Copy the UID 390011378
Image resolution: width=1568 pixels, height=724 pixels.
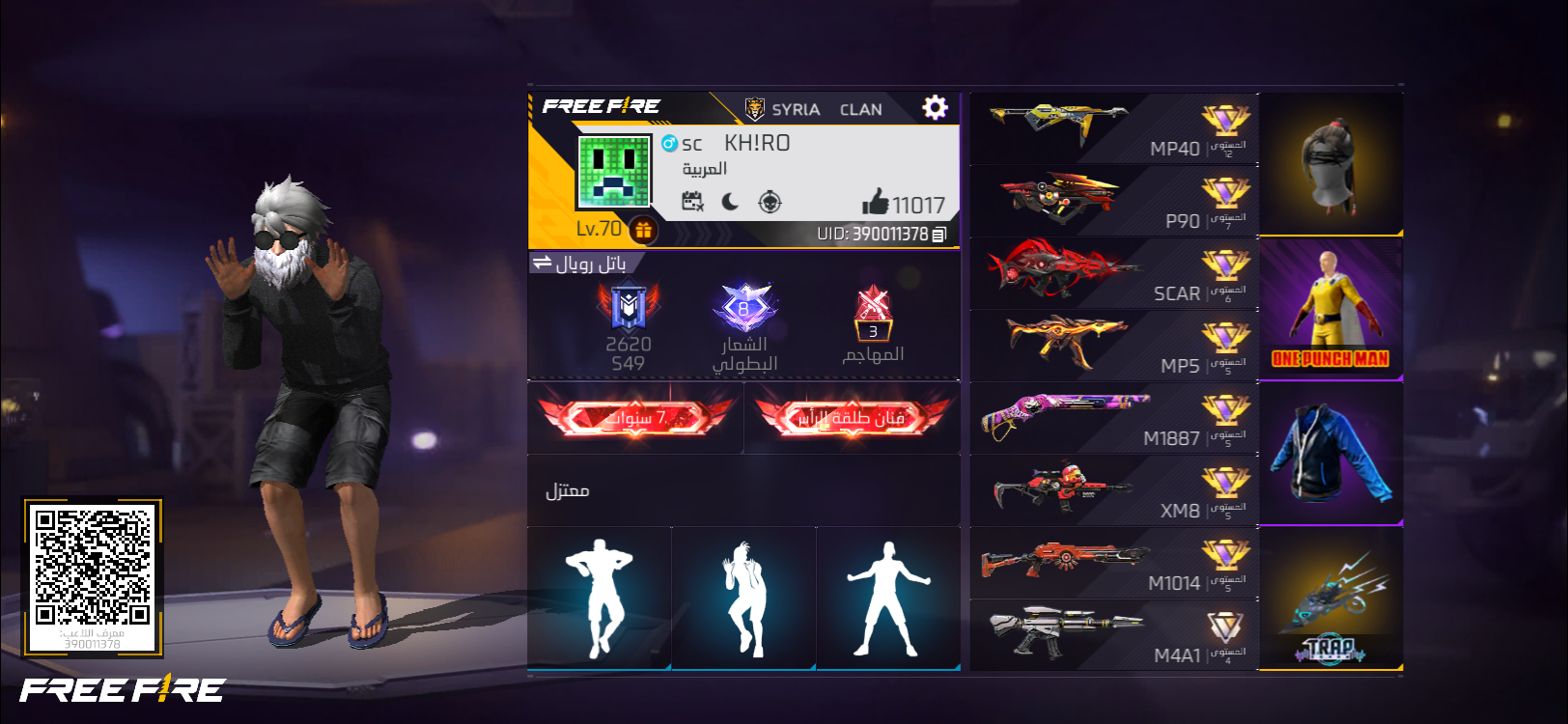(x=939, y=234)
